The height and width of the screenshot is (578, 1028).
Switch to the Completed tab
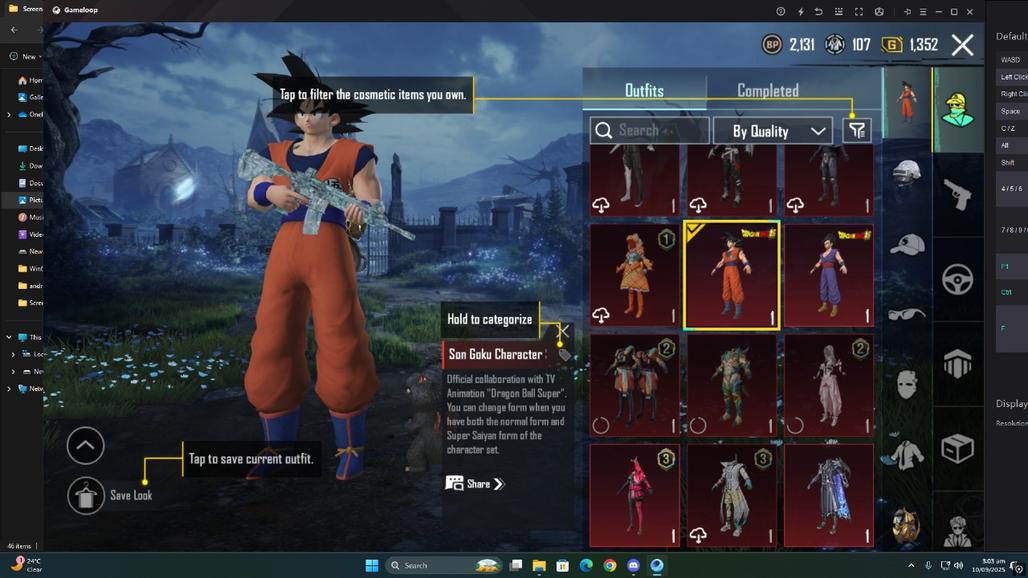click(x=767, y=91)
